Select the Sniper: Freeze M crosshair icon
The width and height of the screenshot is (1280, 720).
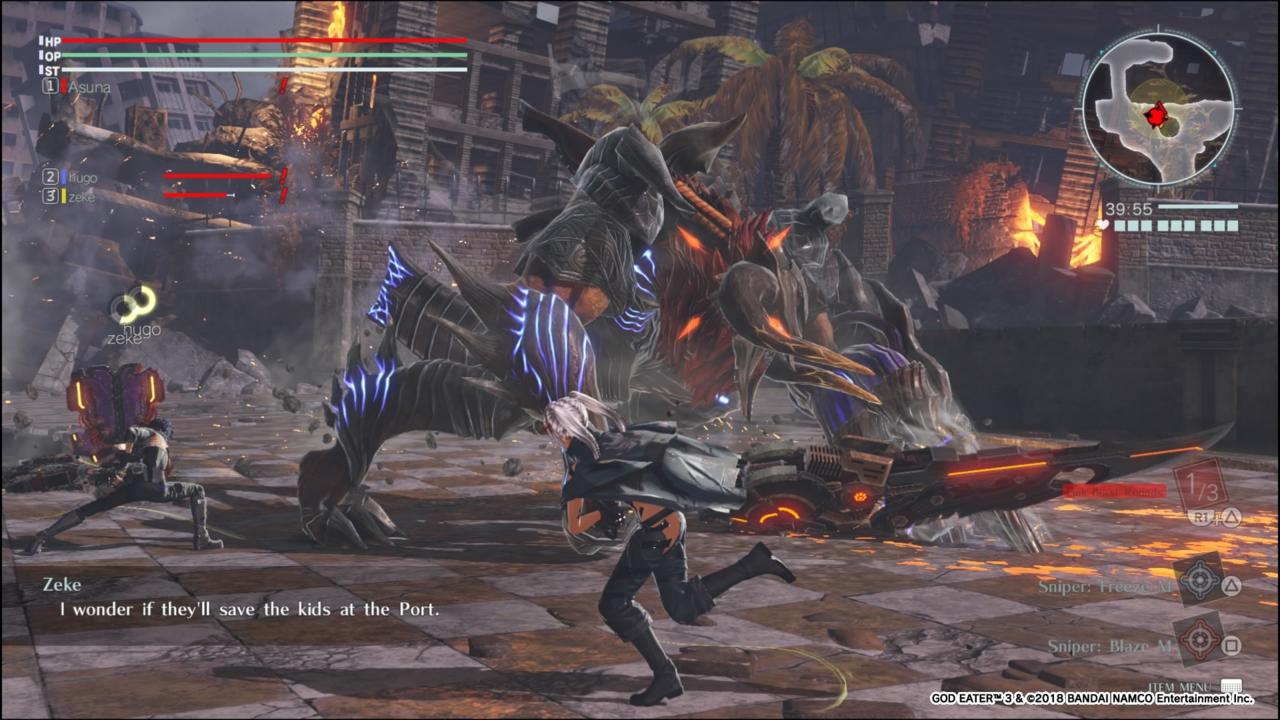coord(1199,581)
